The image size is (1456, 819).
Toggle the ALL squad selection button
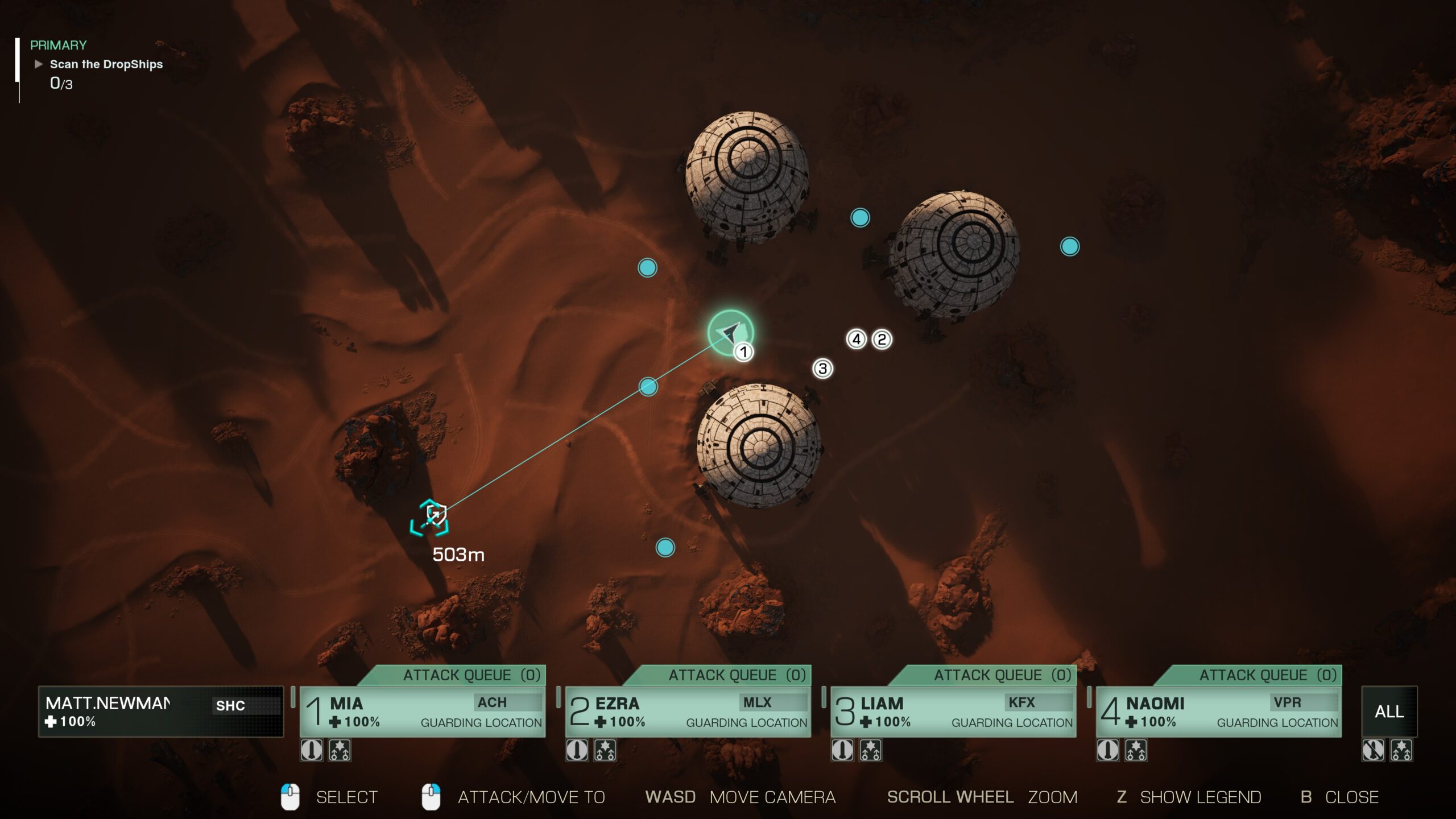click(x=1388, y=712)
